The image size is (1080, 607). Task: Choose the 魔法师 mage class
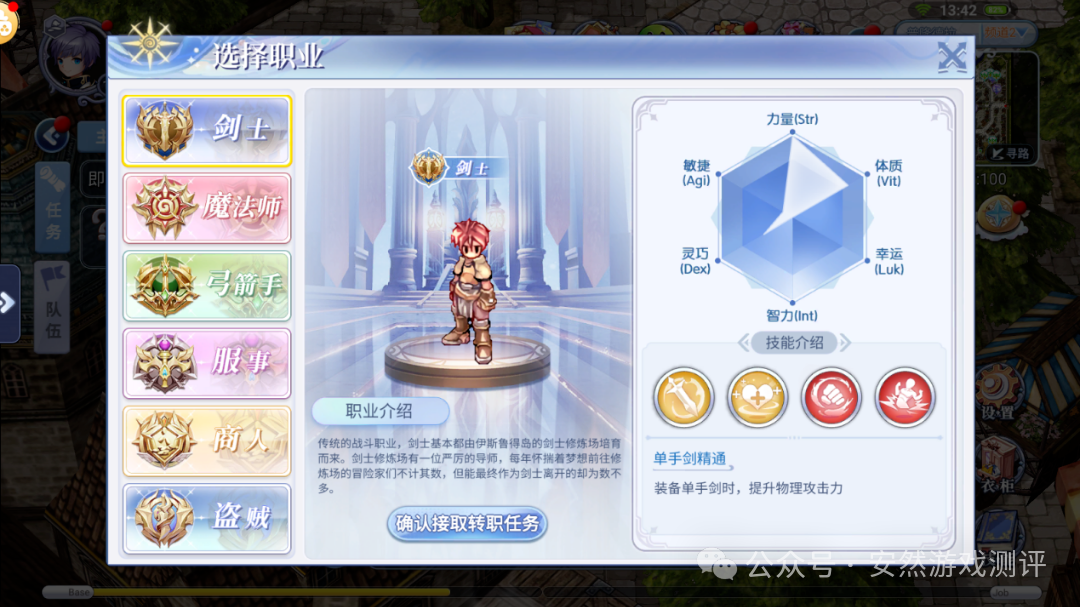click(207, 208)
